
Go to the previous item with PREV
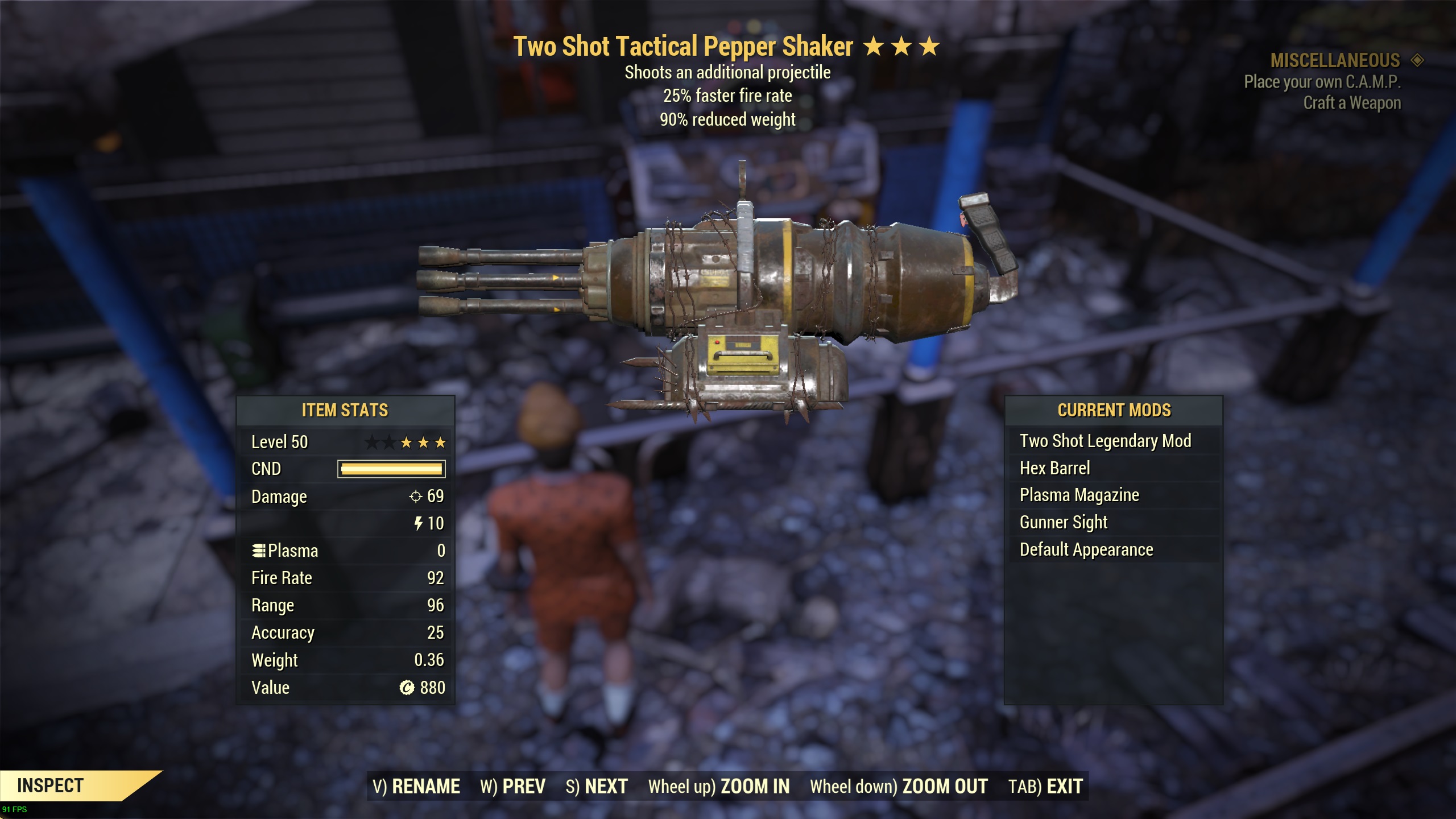coord(512,787)
